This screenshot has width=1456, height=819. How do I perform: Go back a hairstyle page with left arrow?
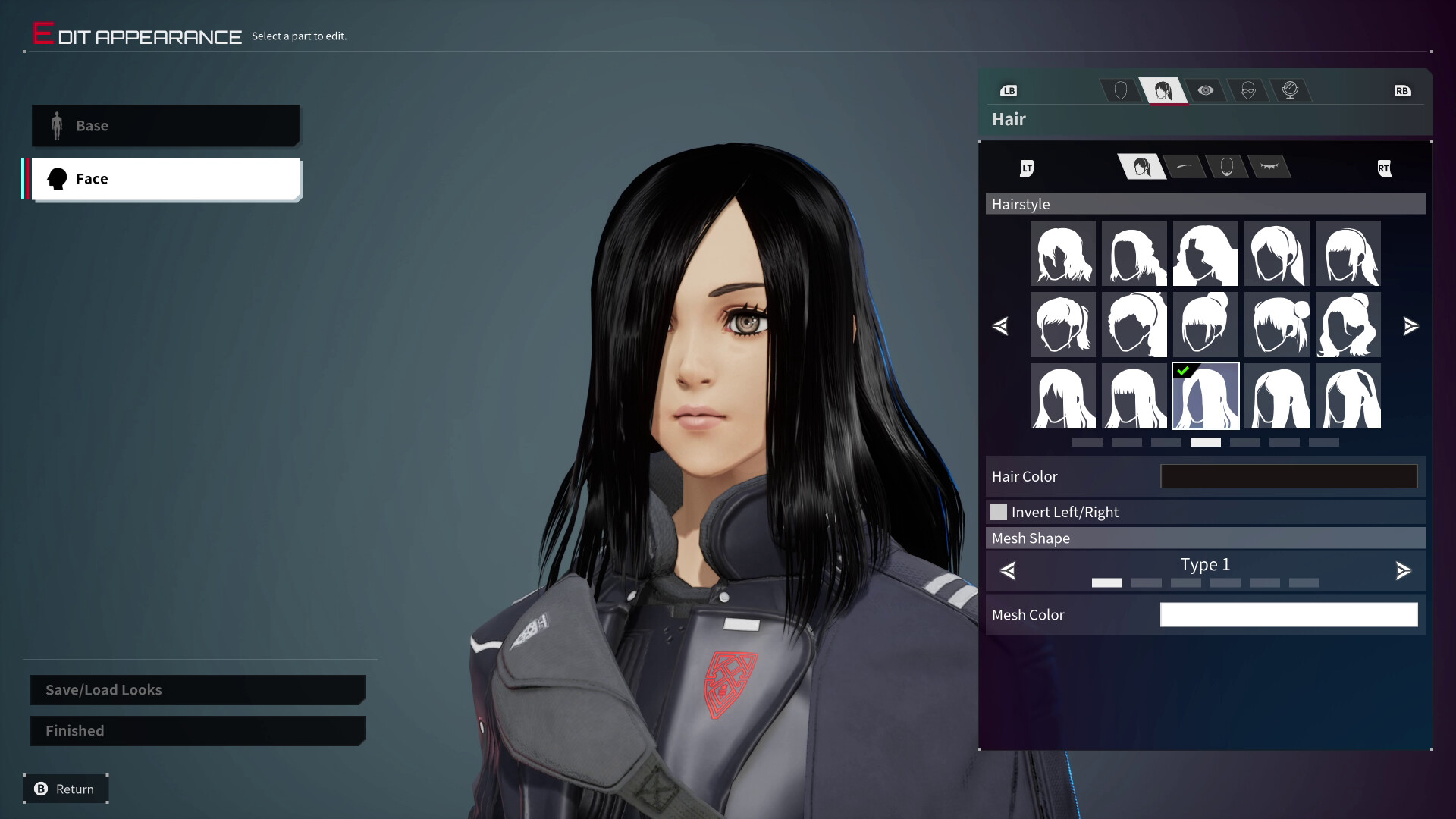coord(1001,326)
